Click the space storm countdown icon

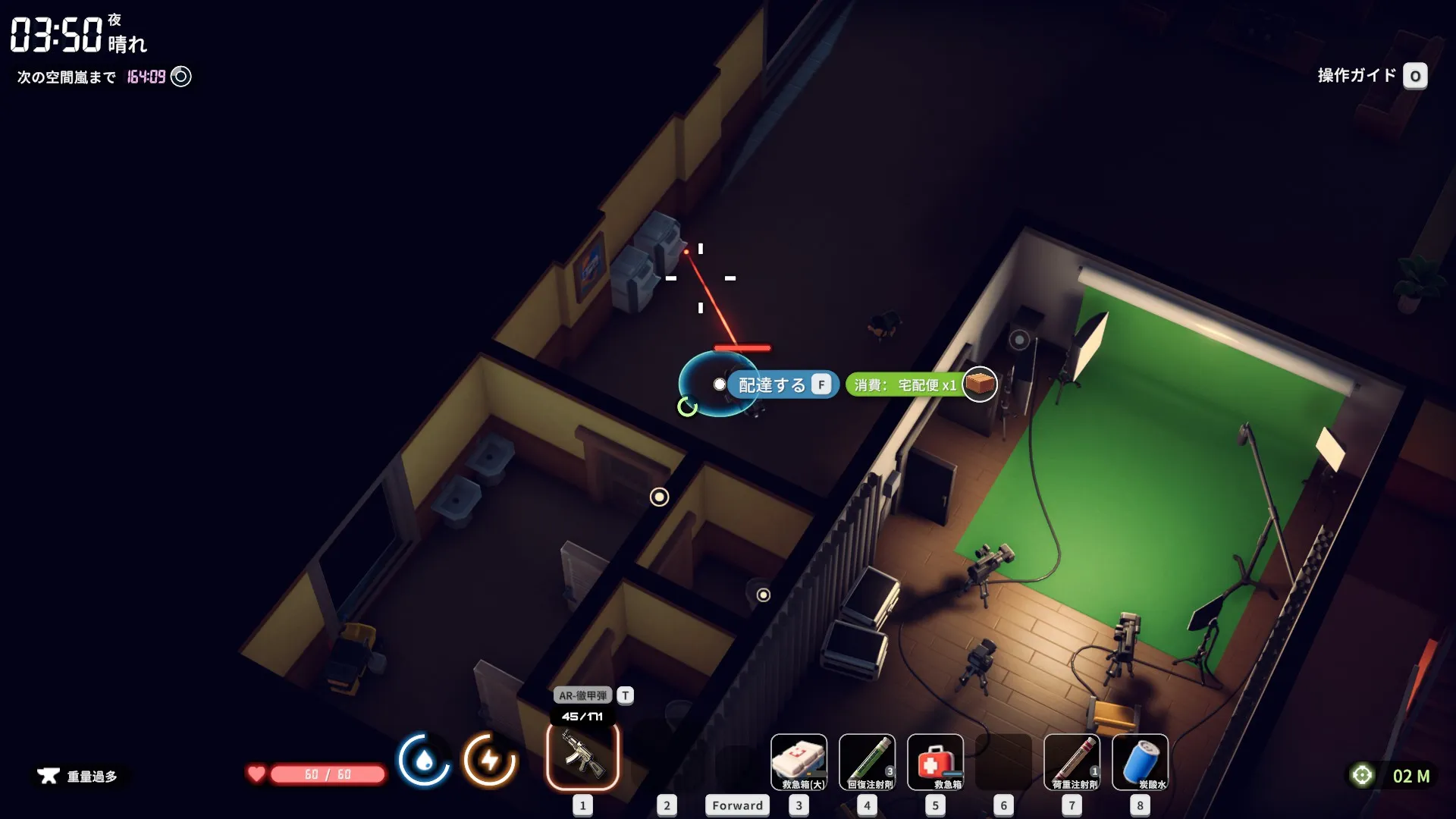coord(181,77)
